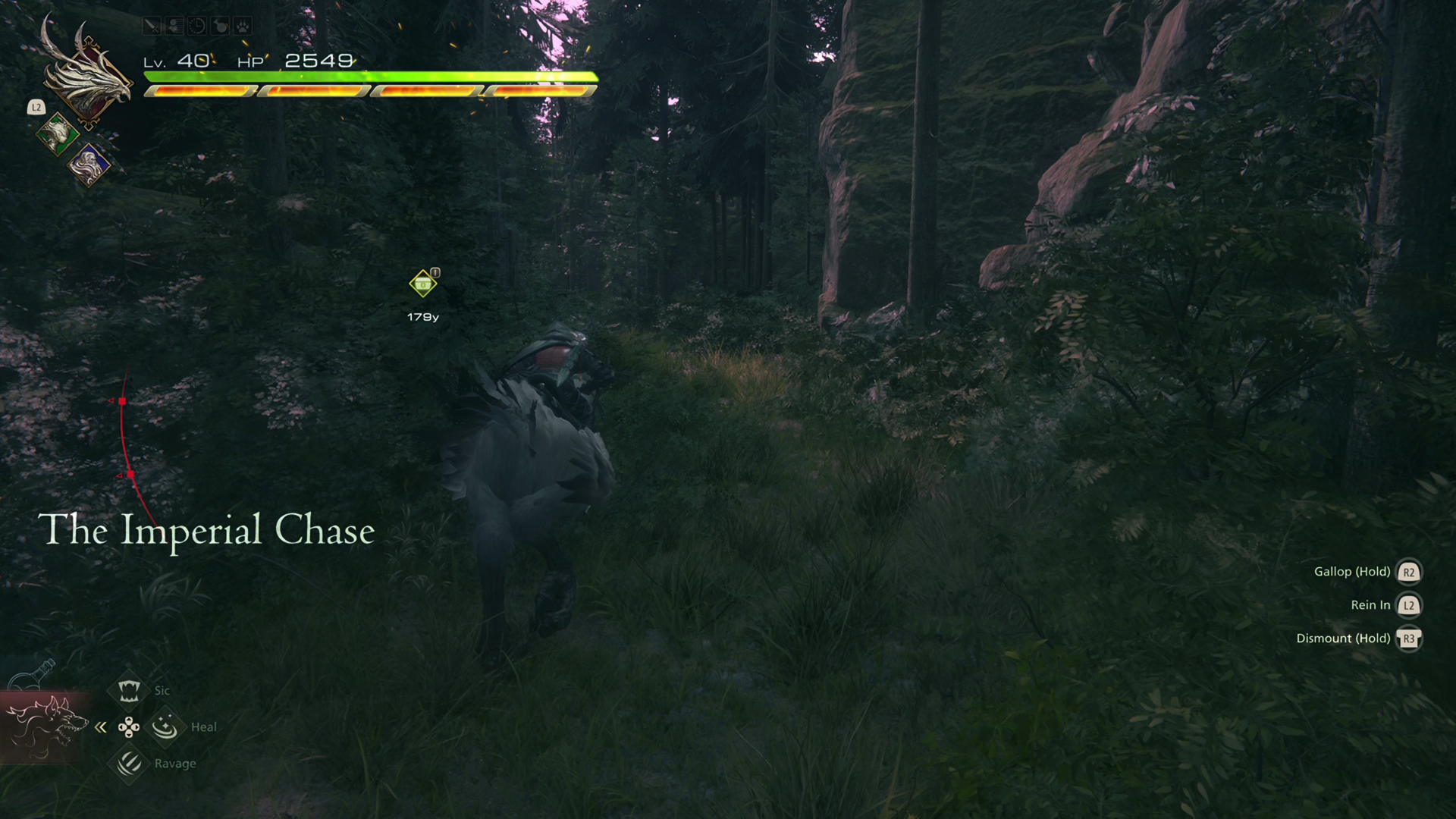Activate Torgal's Sic command

129,691
